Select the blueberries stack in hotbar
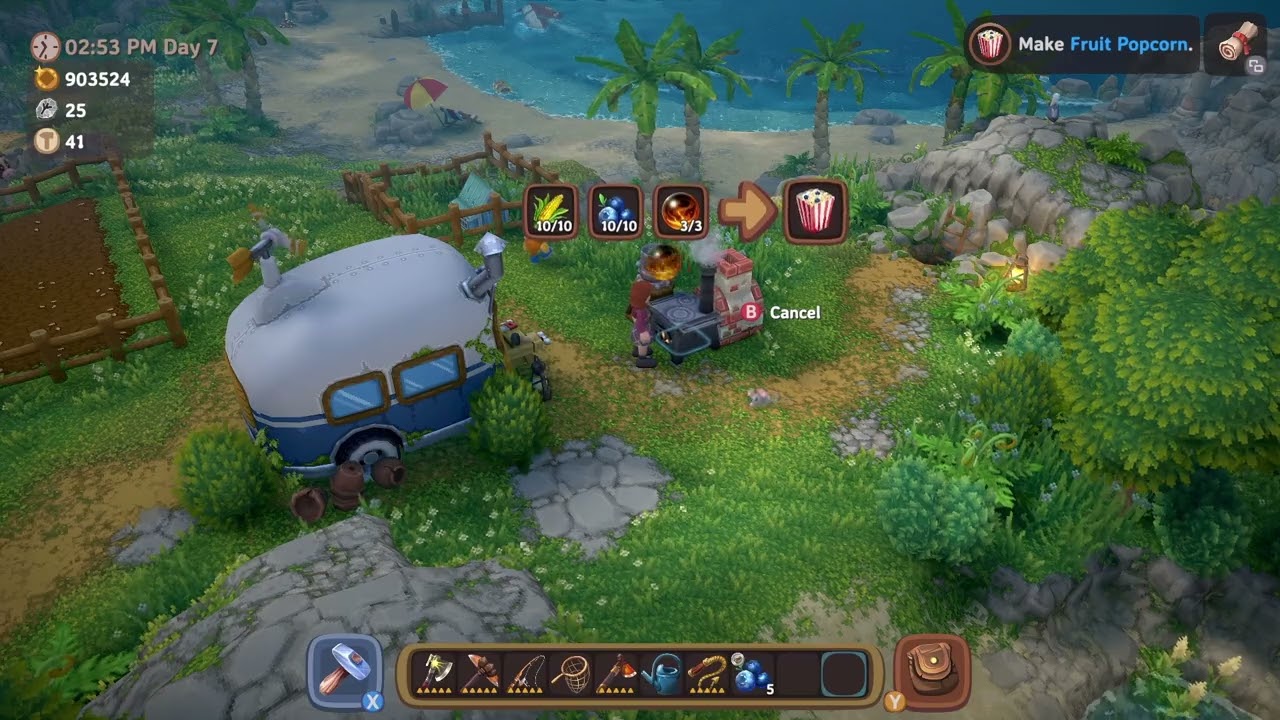Image resolution: width=1280 pixels, height=720 pixels. click(x=751, y=675)
